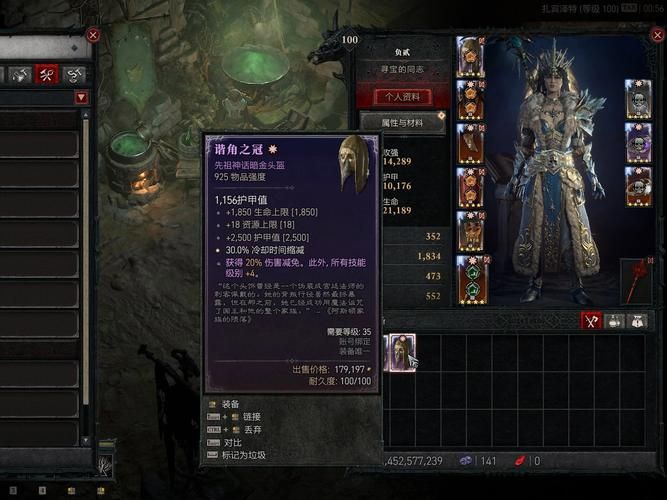Select the upper skull ring slot
Image resolution: width=667 pixels, height=500 pixels.
pyautogui.click(x=638, y=143)
